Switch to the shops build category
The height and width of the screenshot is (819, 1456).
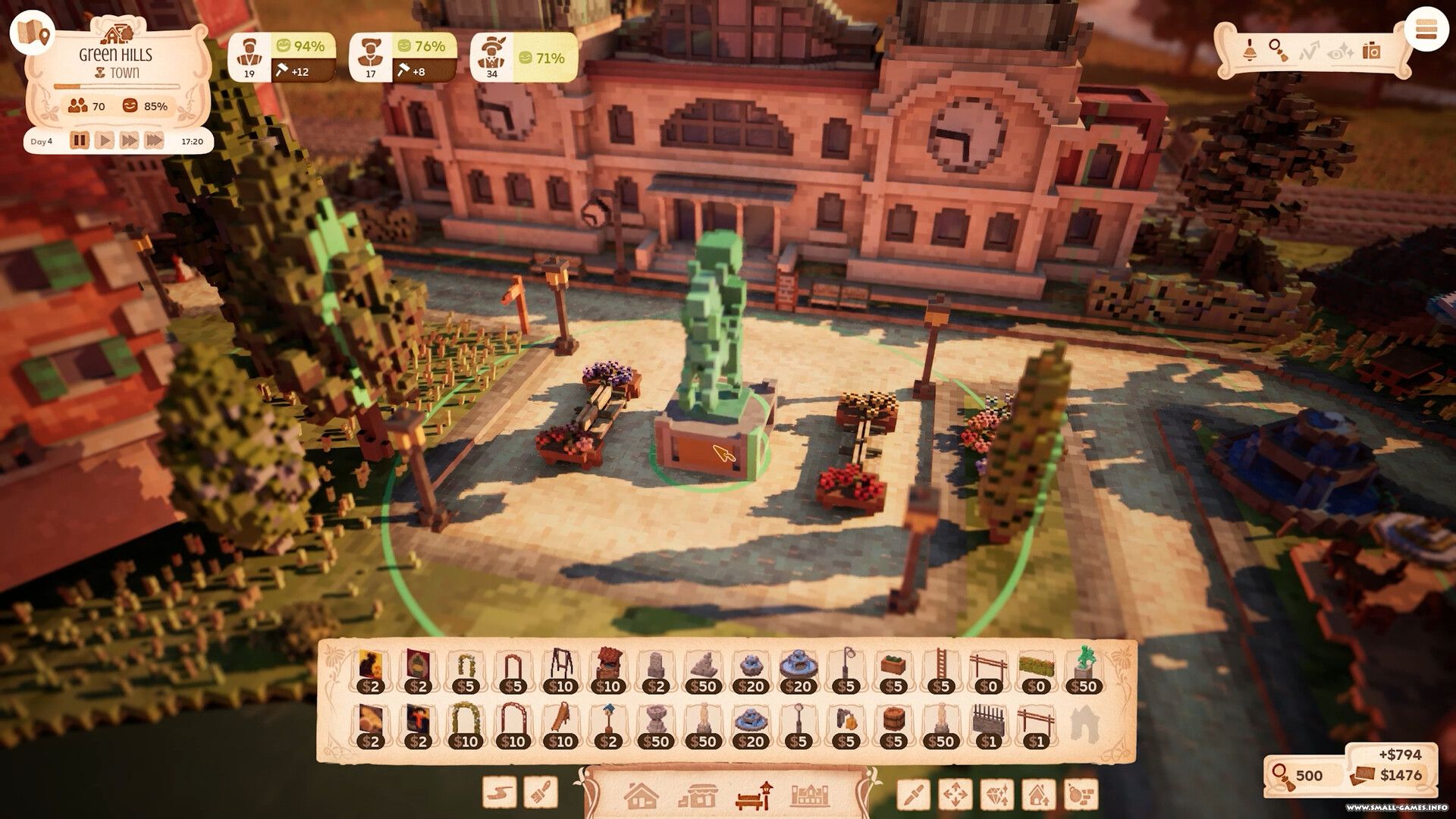pos(696,795)
